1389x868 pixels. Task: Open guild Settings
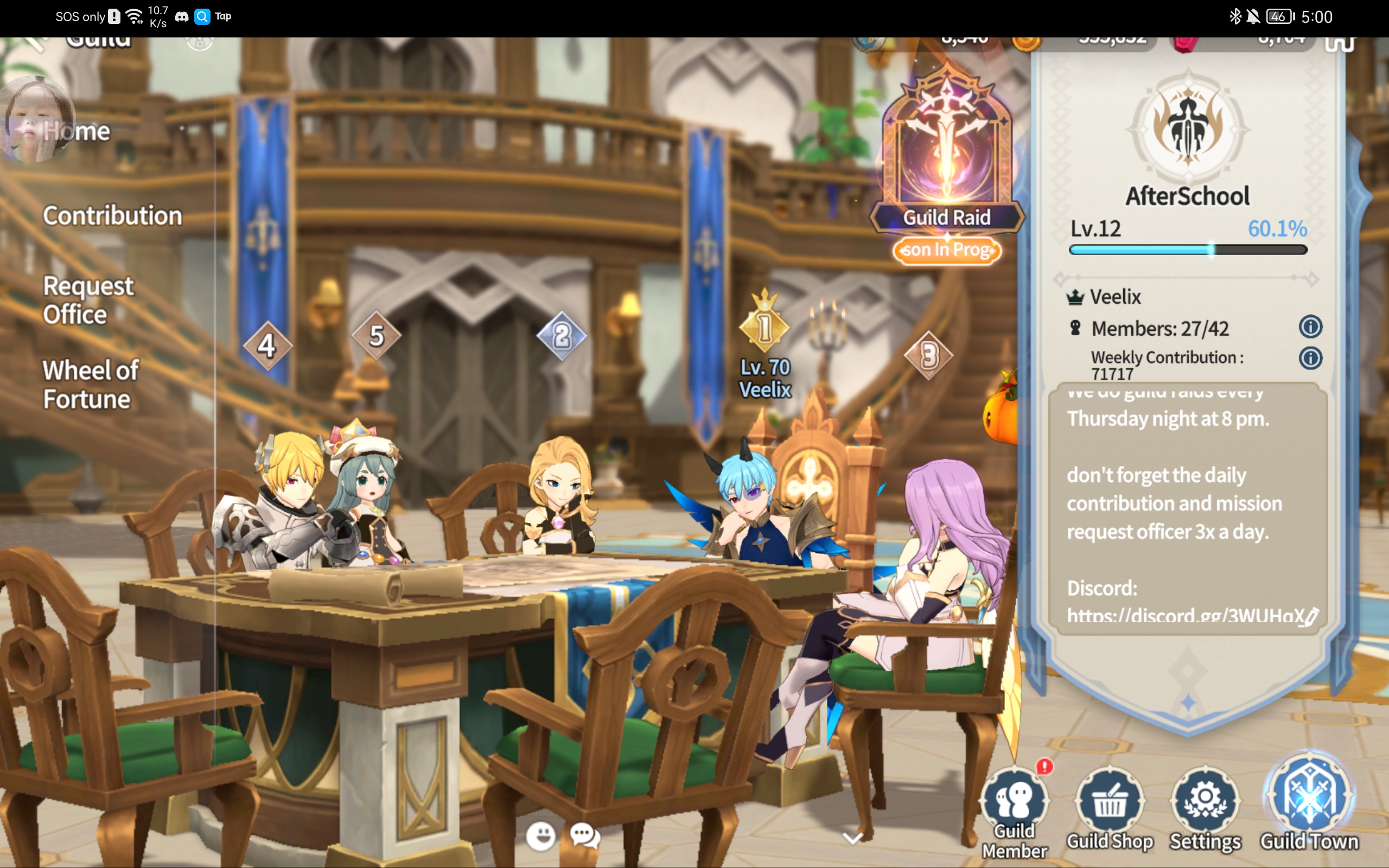pyautogui.click(x=1205, y=809)
